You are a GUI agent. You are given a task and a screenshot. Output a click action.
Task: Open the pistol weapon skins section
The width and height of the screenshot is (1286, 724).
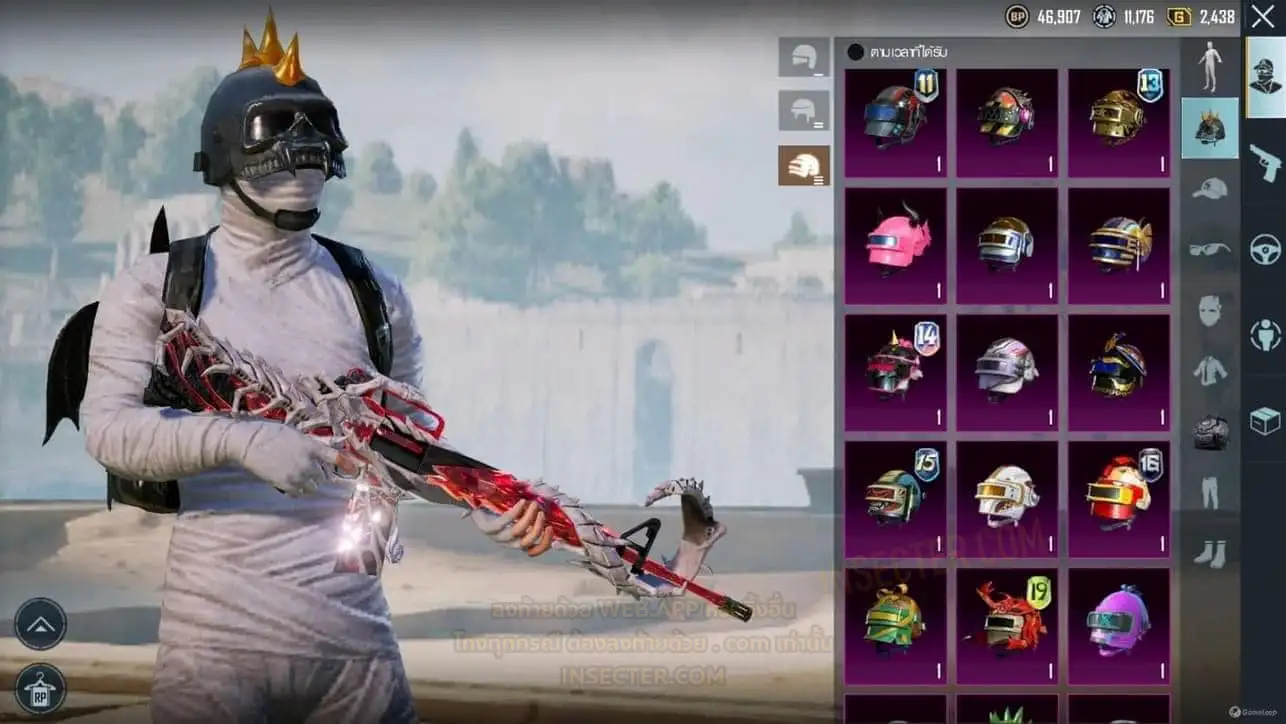pyautogui.click(x=1265, y=162)
